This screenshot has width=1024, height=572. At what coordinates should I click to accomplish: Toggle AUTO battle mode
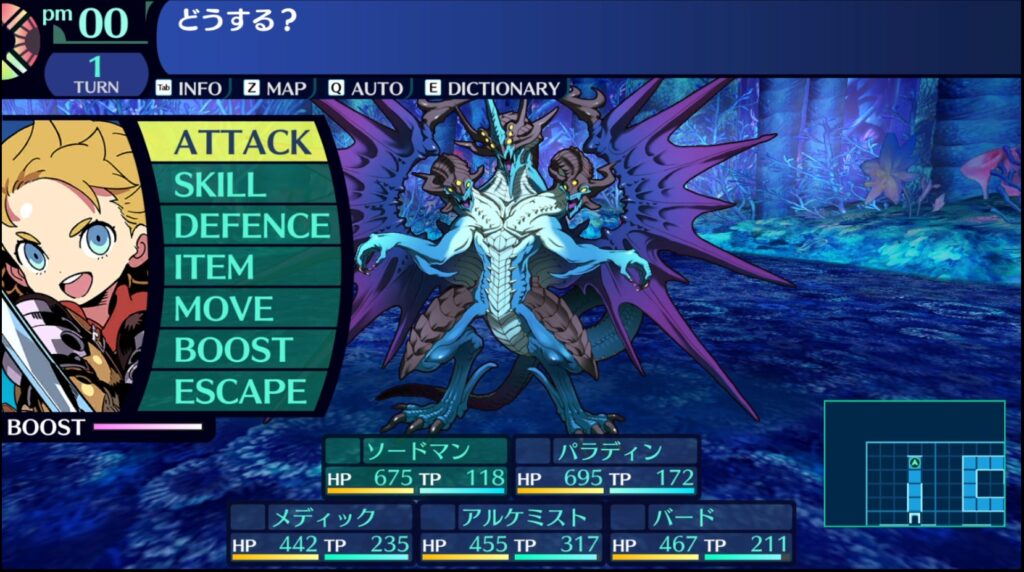(x=366, y=88)
